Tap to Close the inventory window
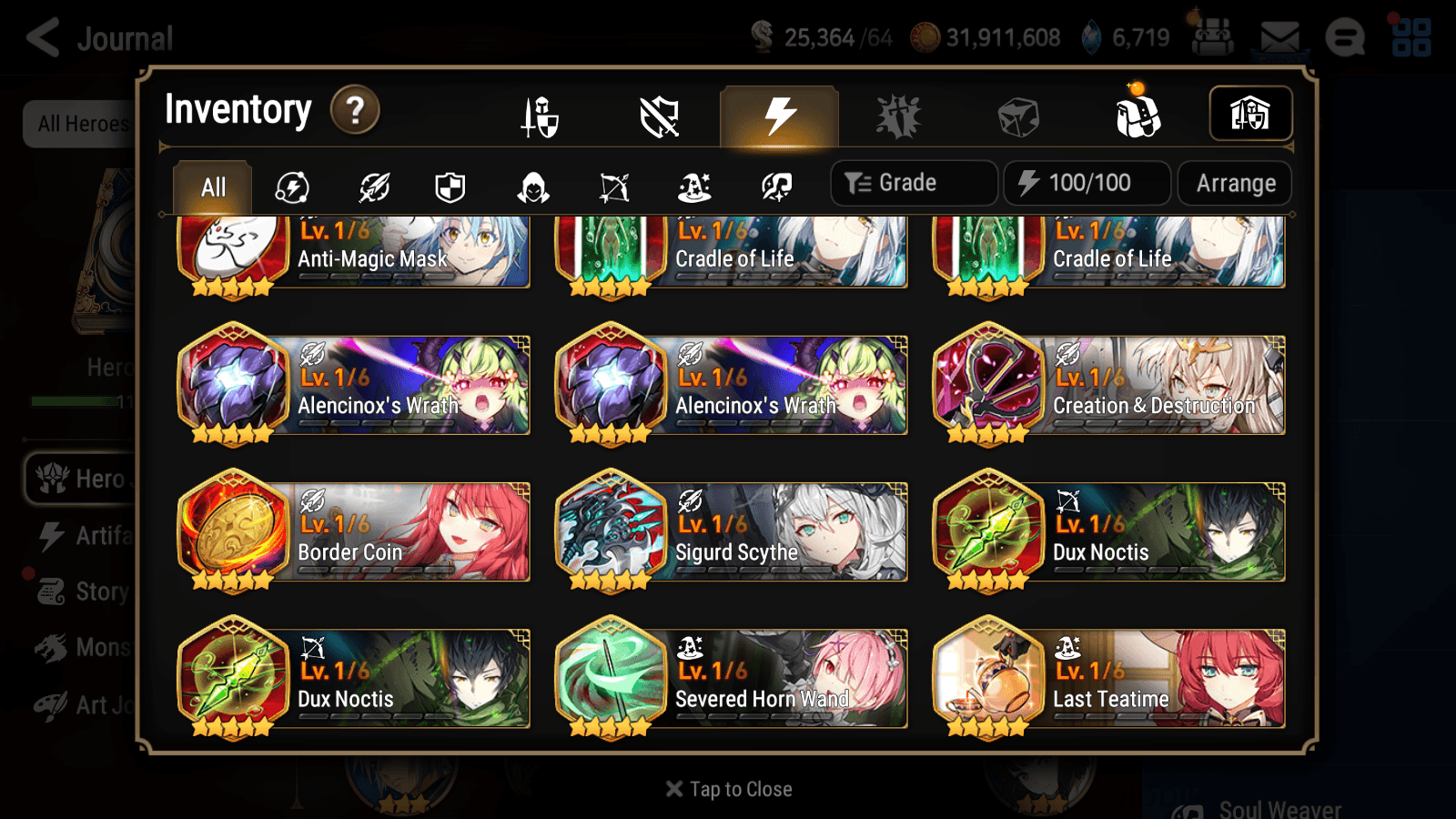 point(727,789)
